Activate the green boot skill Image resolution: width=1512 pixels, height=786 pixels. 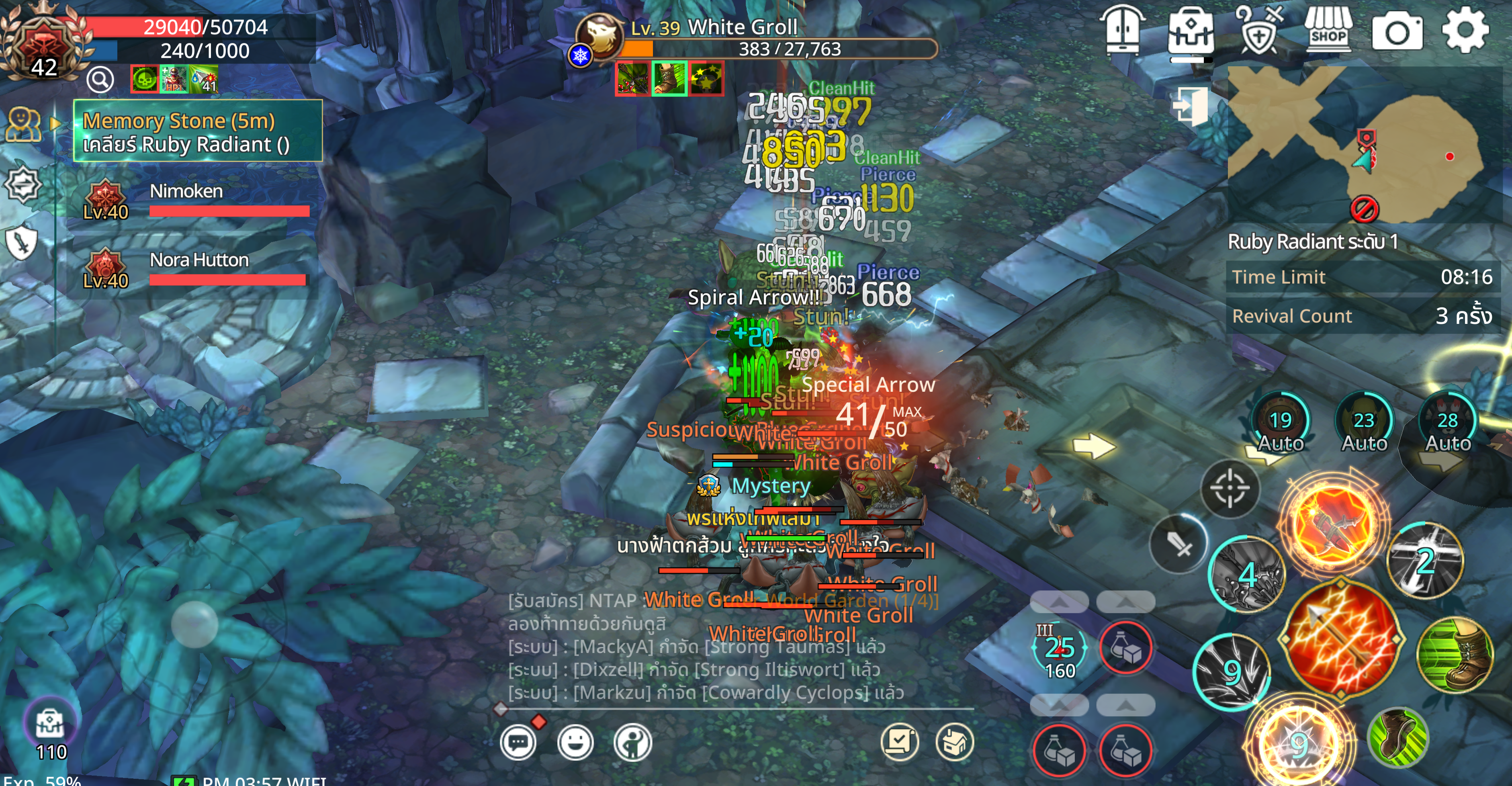click(x=1455, y=654)
